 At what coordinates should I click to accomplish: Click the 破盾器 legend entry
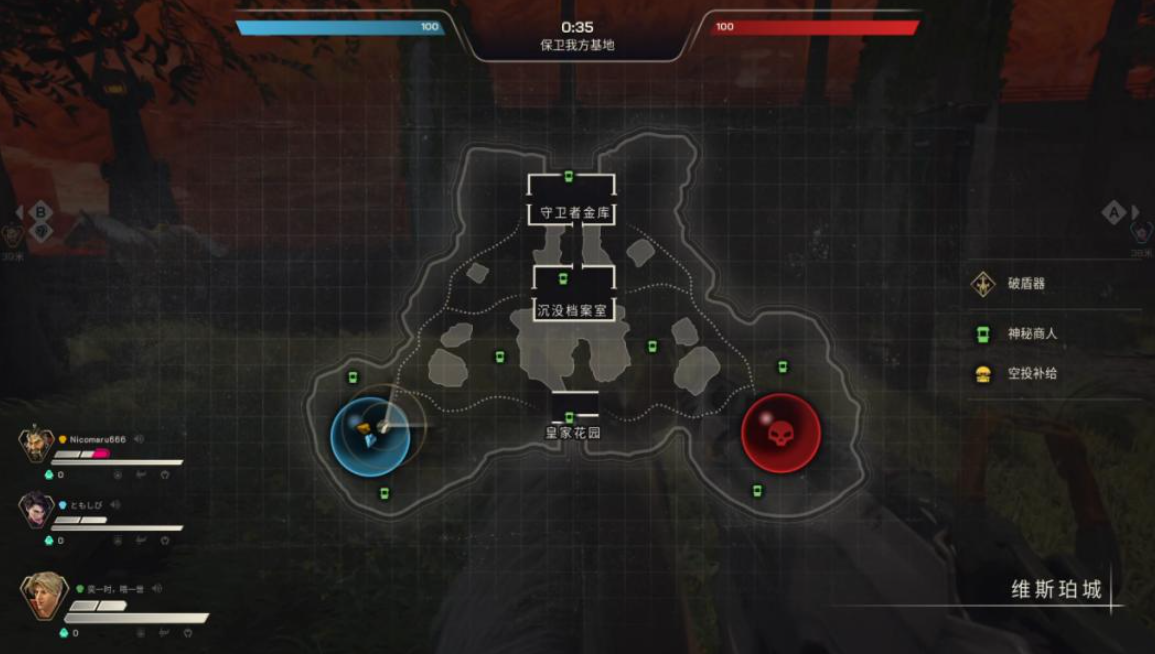pos(1025,284)
